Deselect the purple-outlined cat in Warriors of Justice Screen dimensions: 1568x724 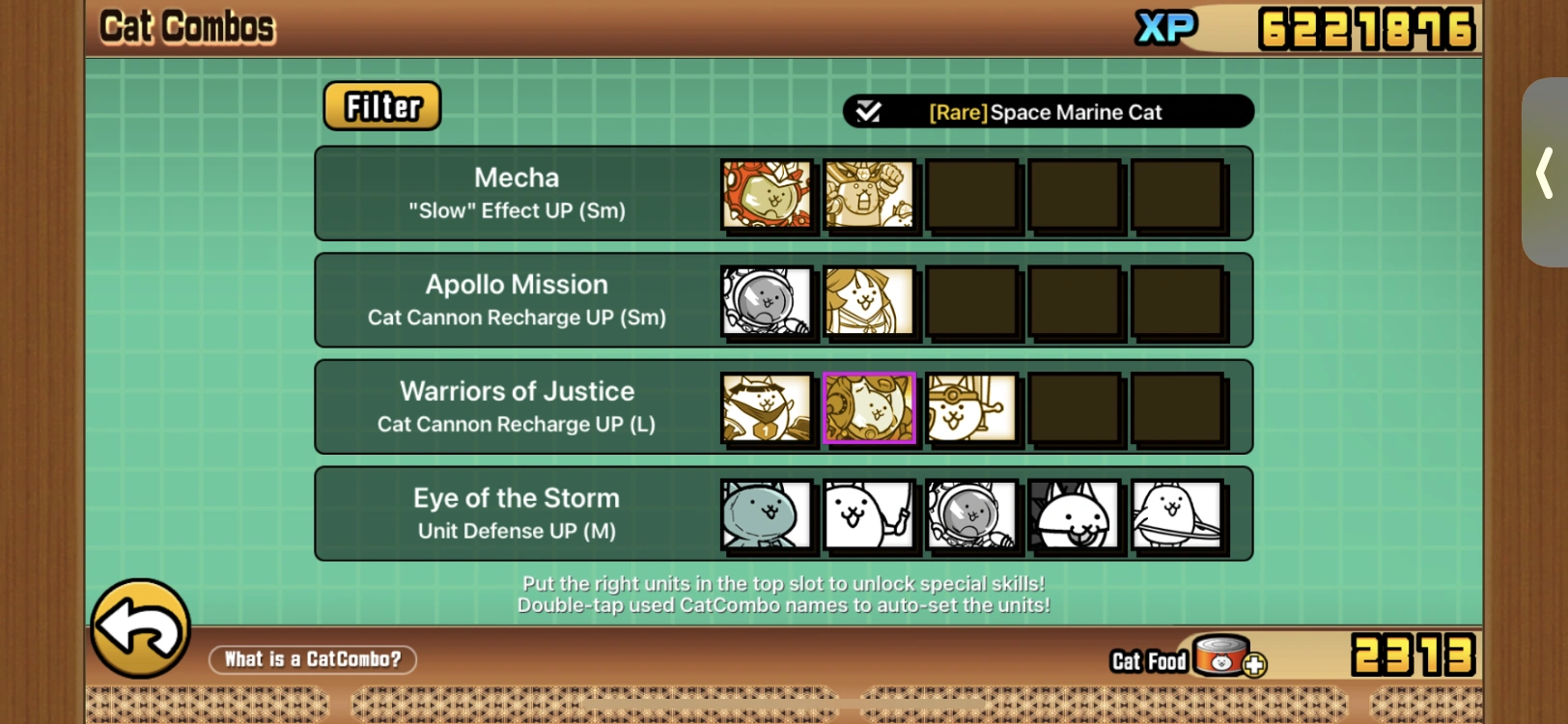pyautogui.click(x=869, y=407)
